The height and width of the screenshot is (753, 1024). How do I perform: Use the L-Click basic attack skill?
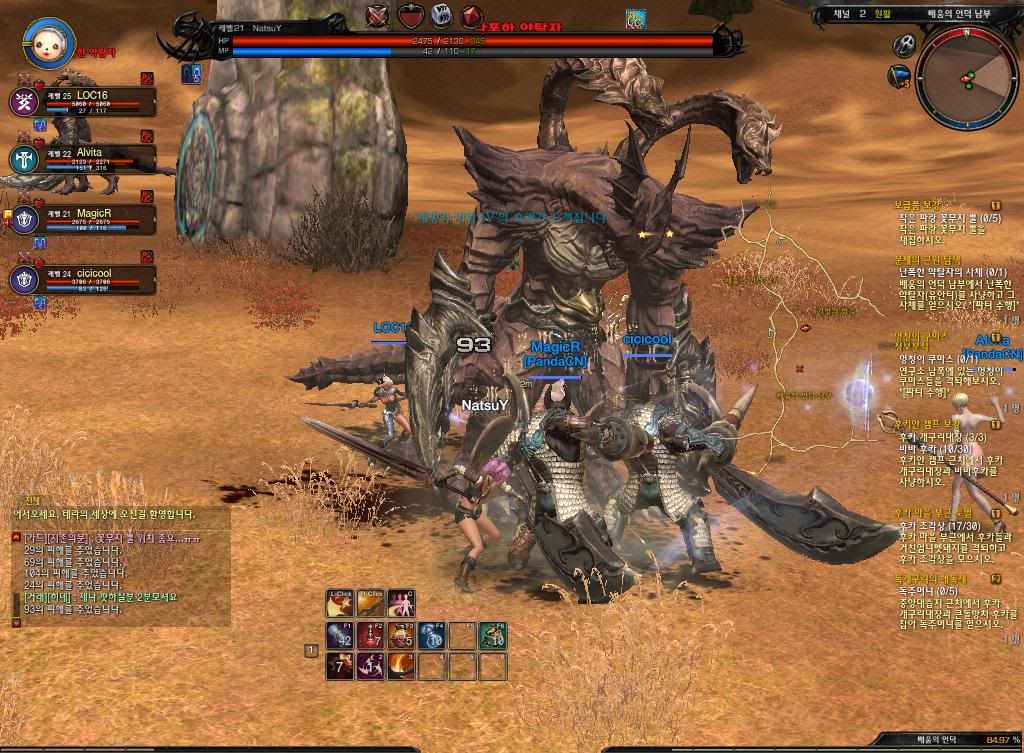click(340, 603)
